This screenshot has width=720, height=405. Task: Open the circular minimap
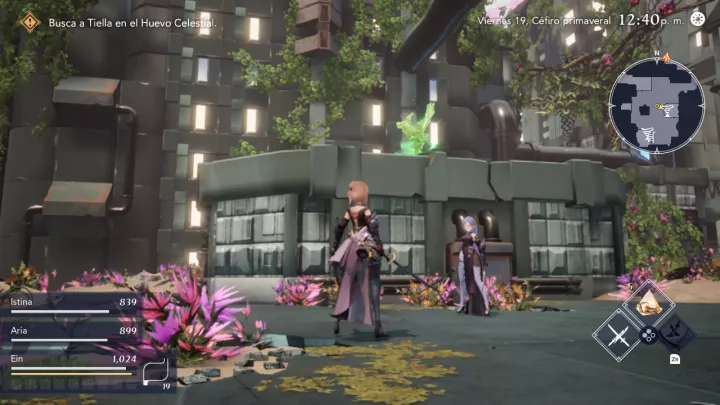655,105
